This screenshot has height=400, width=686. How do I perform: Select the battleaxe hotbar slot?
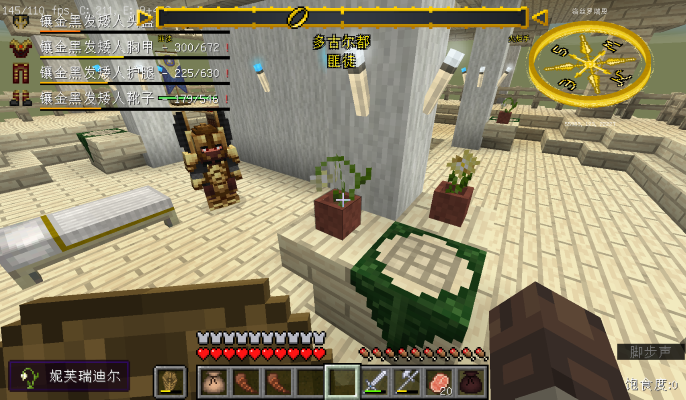tap(407, 382)
